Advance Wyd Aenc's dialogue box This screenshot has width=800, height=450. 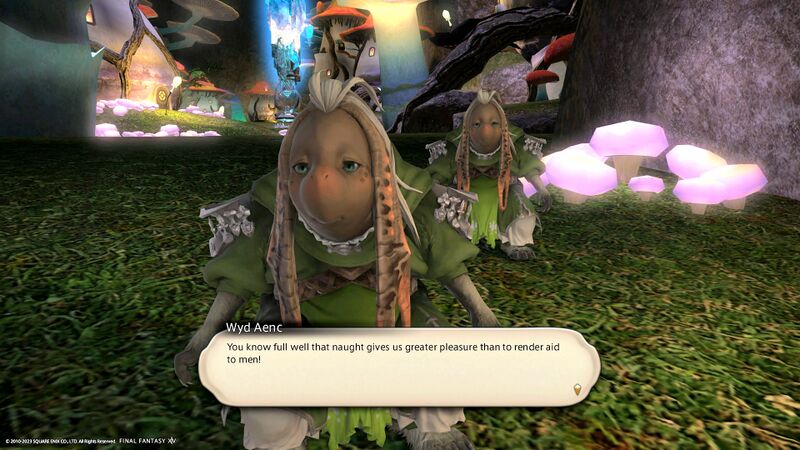click(398, 367)
